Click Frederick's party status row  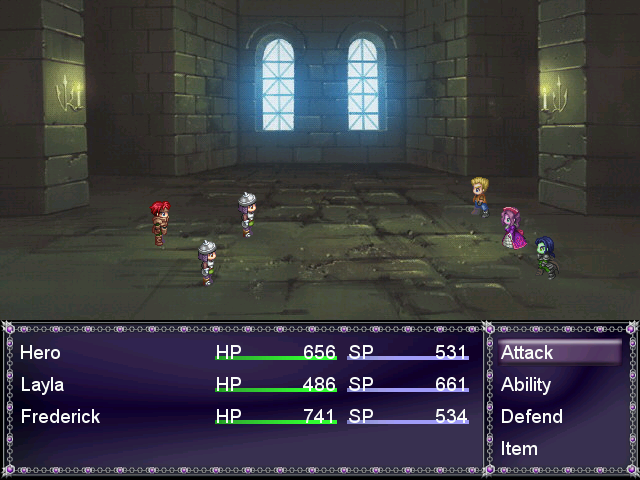[60, 417]
